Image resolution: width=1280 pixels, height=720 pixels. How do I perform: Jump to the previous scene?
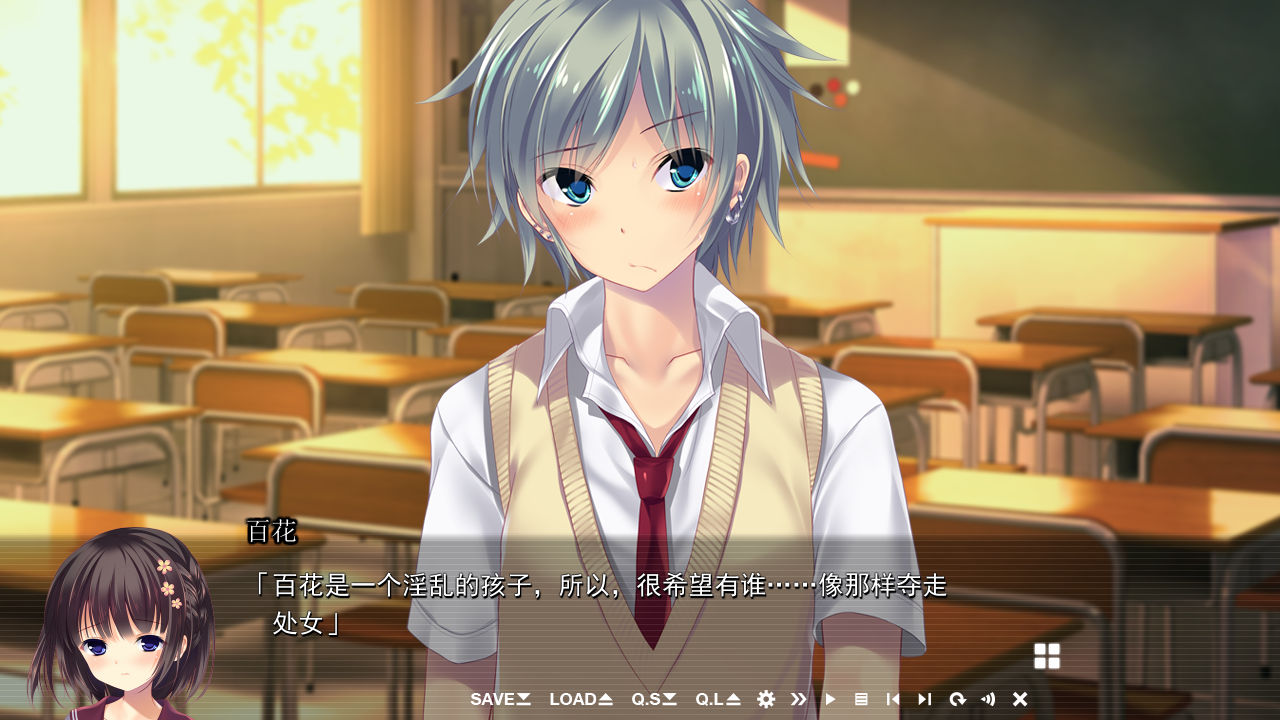click(x=893, y=699)
